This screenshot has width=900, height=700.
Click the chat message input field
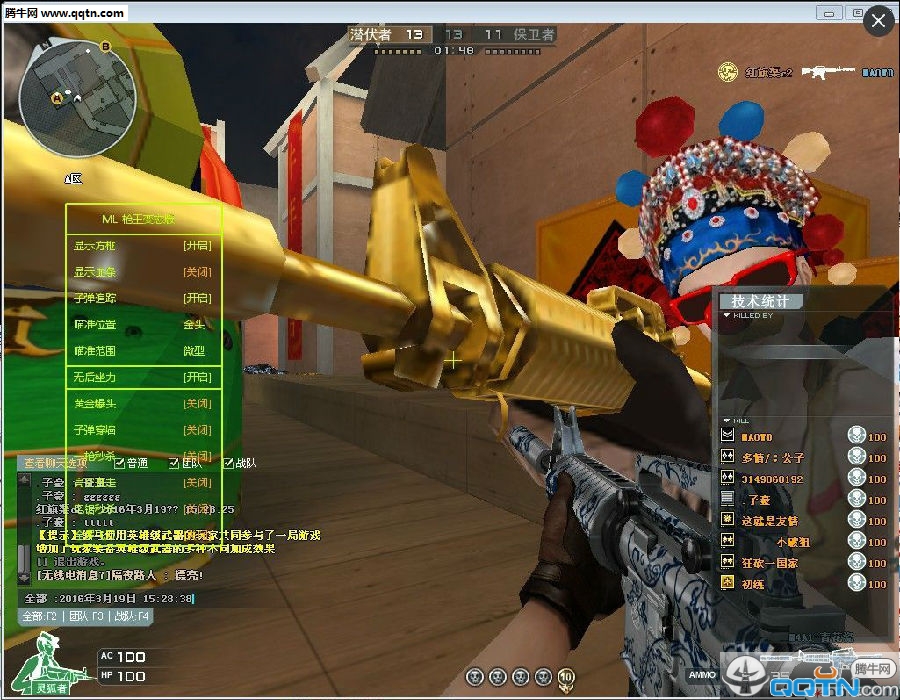110,598
